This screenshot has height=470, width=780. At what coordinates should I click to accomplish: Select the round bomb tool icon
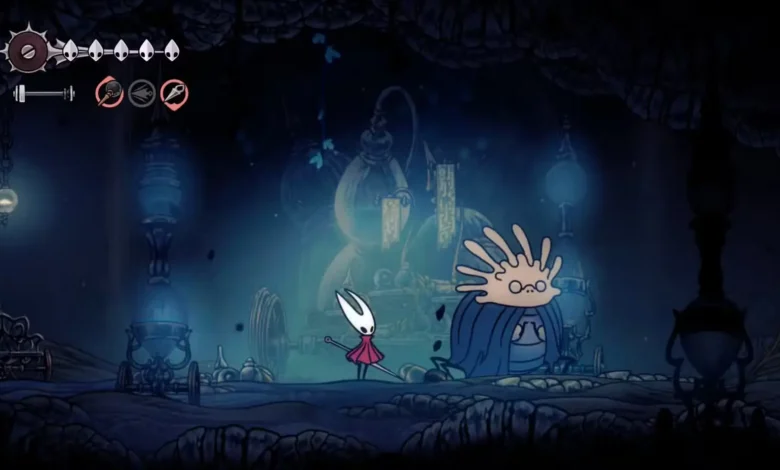coord(109,93)
